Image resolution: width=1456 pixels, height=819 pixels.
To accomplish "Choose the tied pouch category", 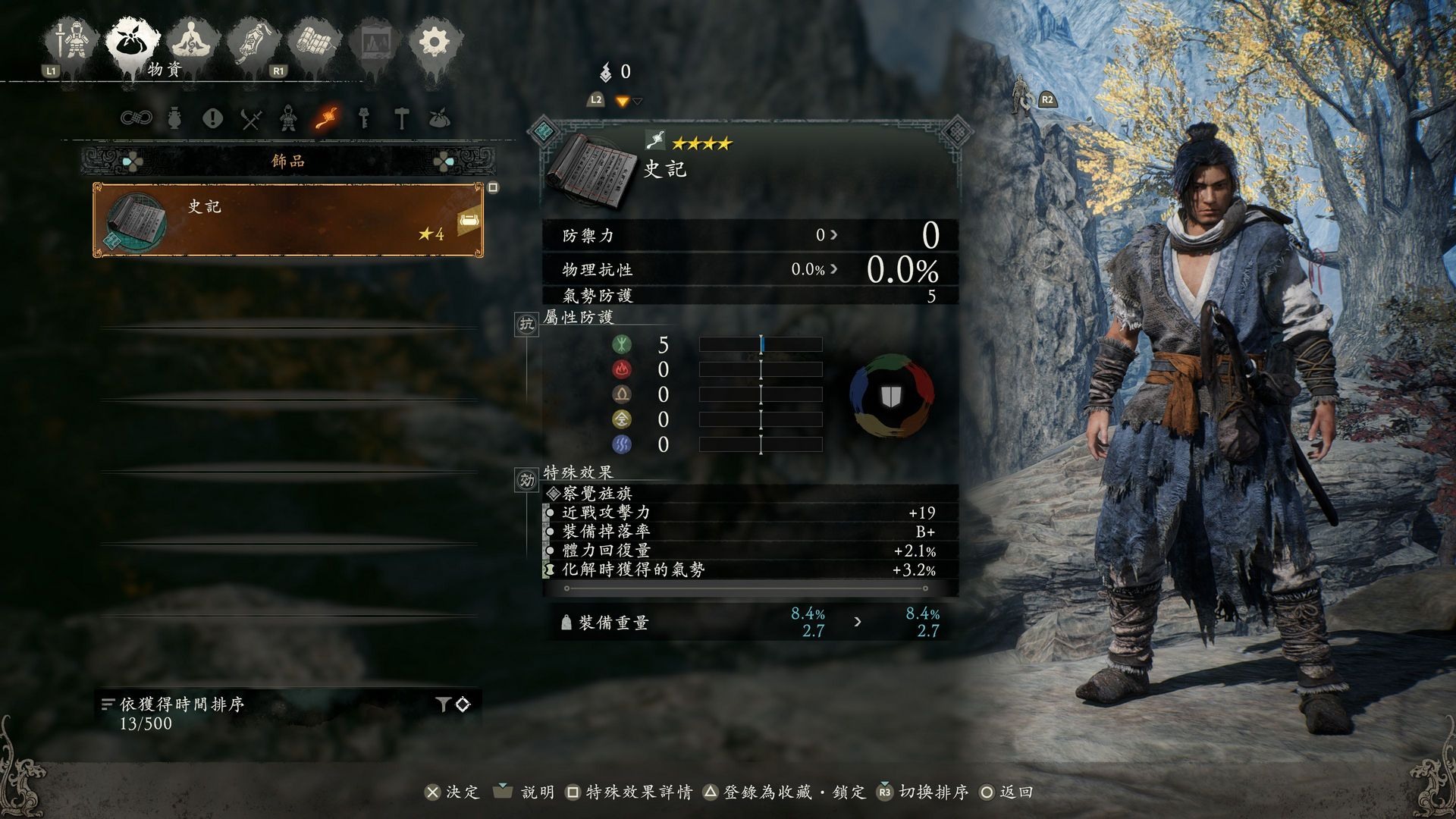I will [440, 118].
